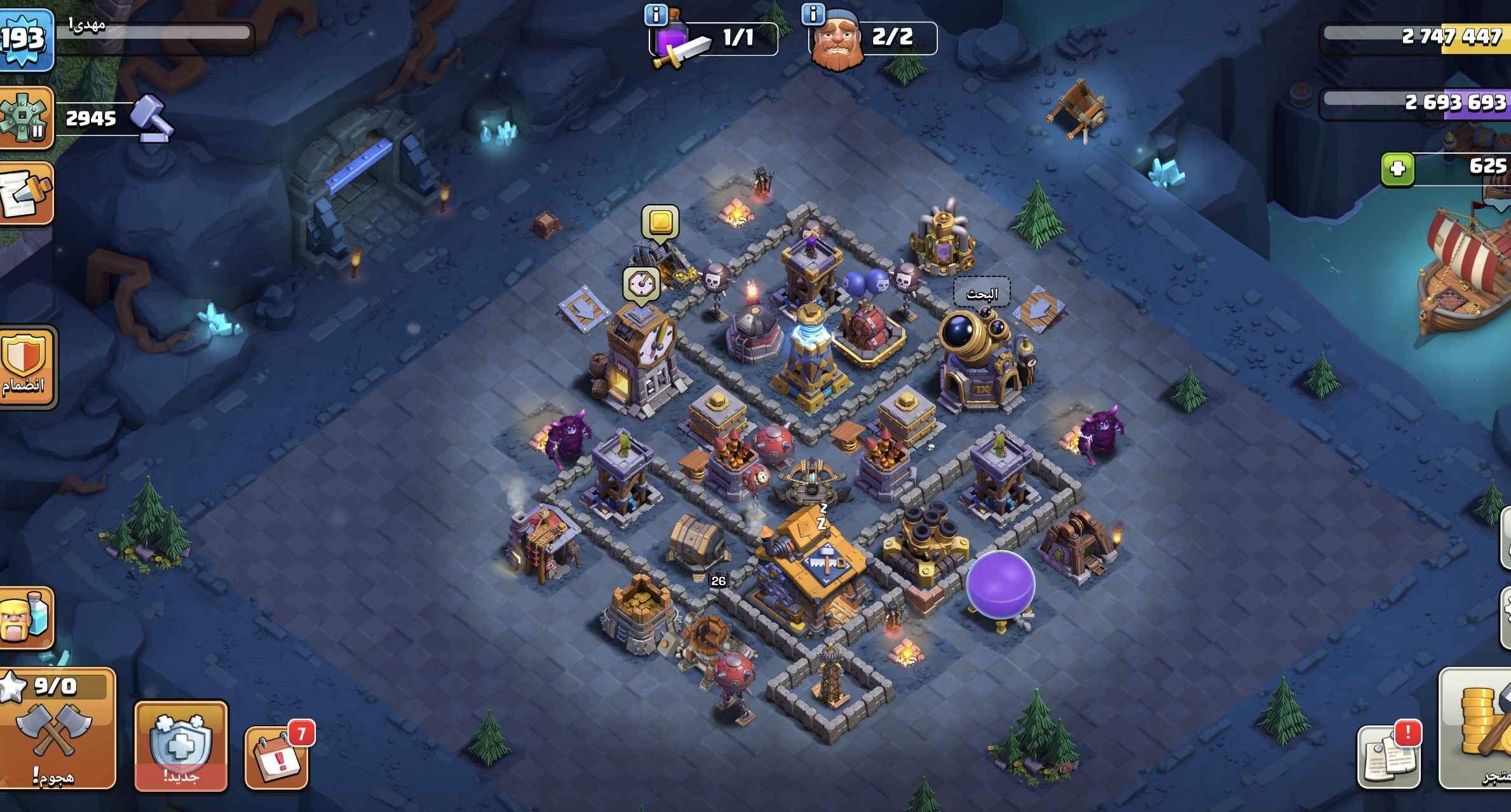
Task: Open the gear trophies icon beside 2945
Action: click(24, 118)
